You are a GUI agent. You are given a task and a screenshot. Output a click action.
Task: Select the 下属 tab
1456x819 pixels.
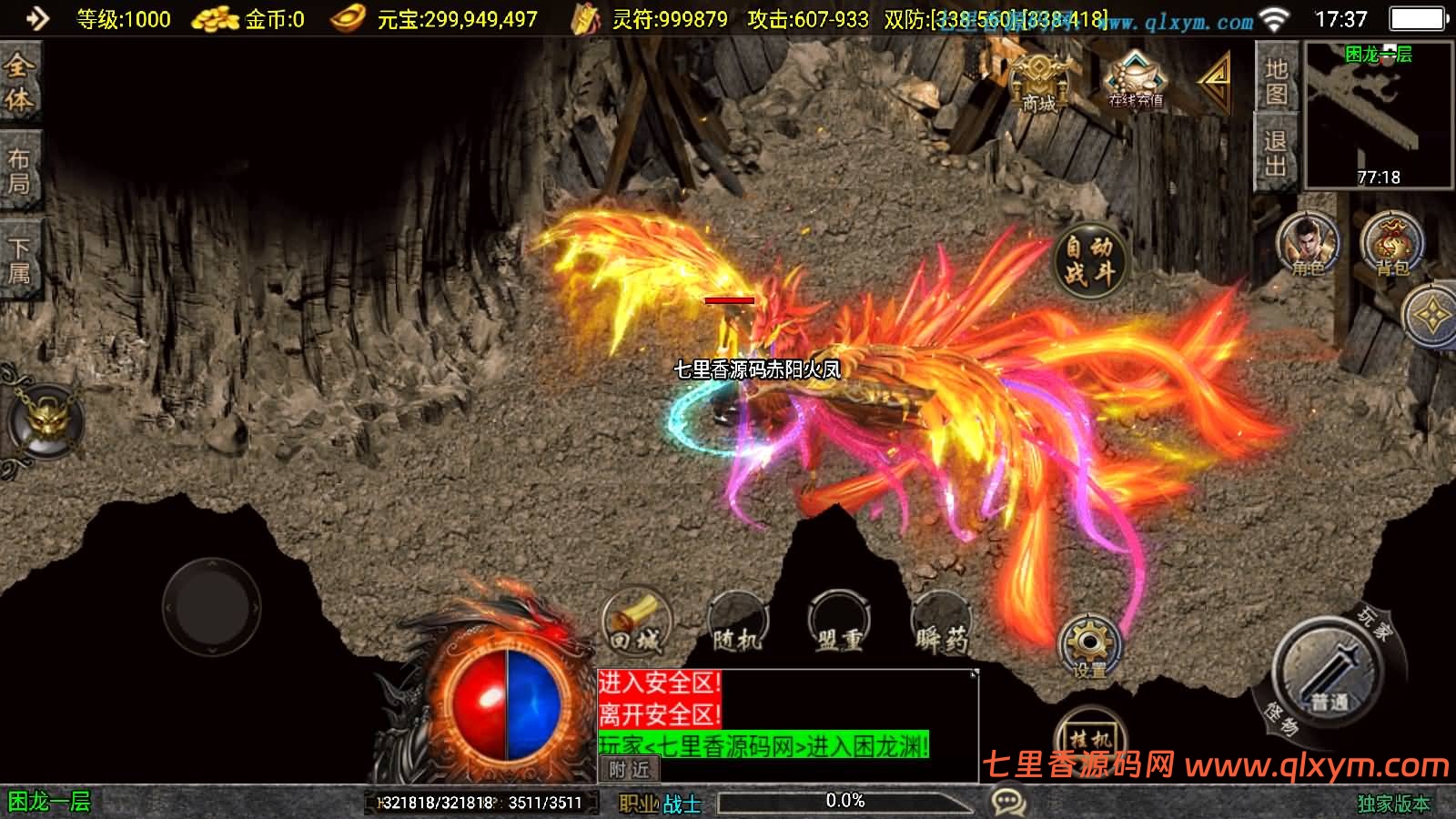tap(19, 260)
